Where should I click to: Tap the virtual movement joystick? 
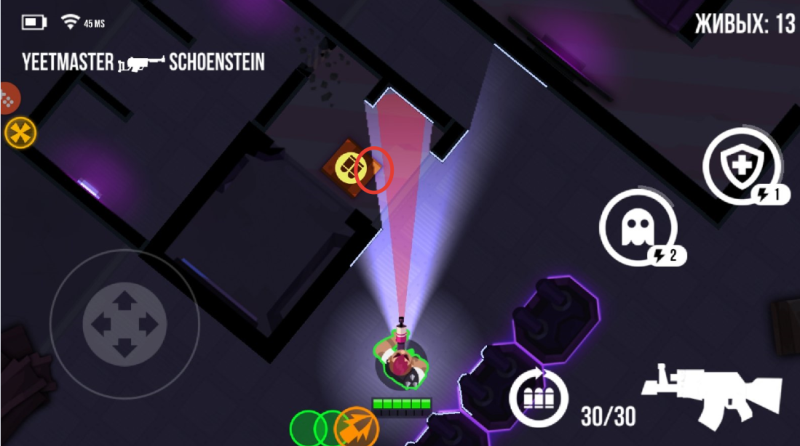[124, 323]
